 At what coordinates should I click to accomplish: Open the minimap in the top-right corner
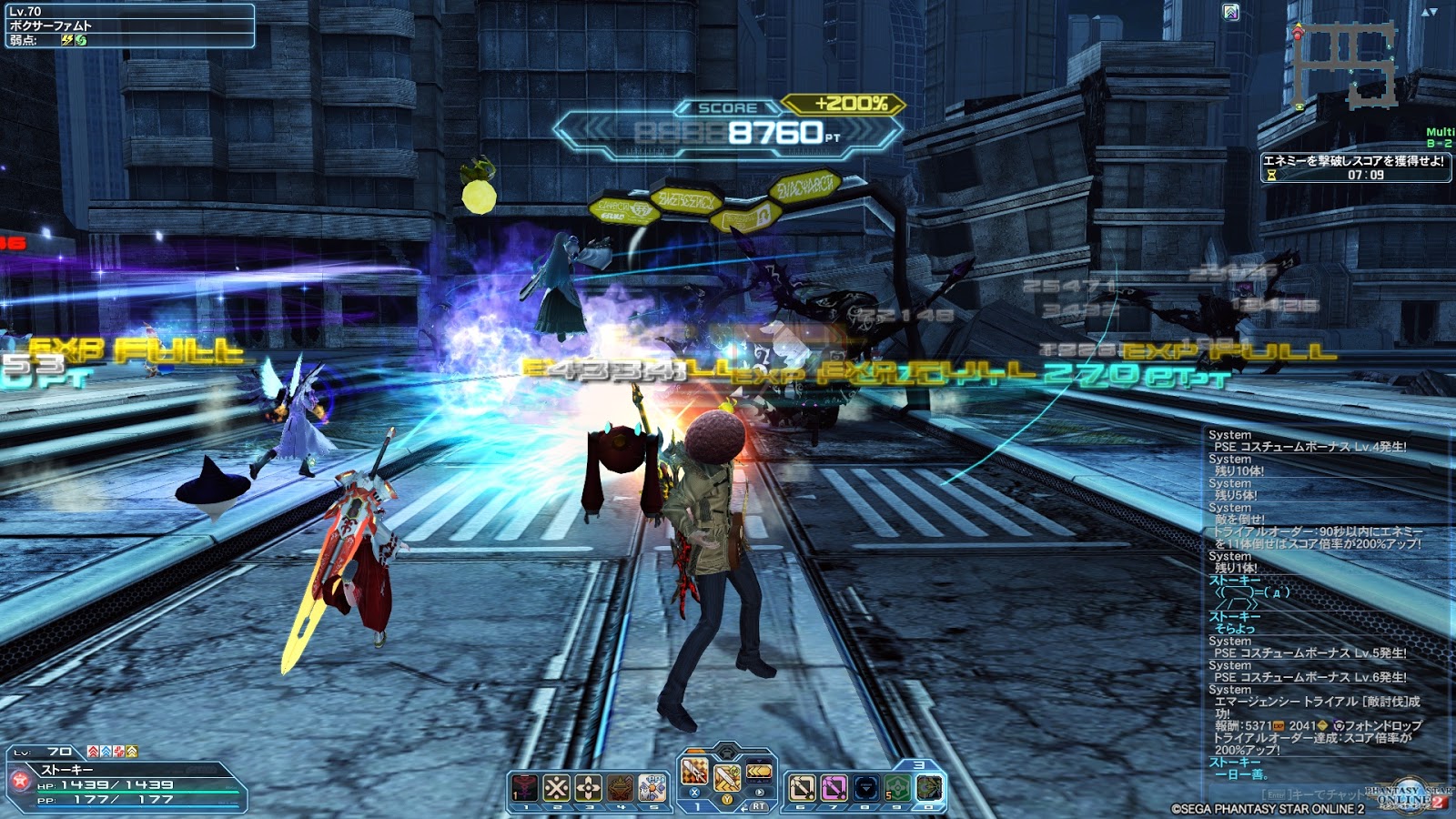pyautogui.click(x=1345, y=64)
